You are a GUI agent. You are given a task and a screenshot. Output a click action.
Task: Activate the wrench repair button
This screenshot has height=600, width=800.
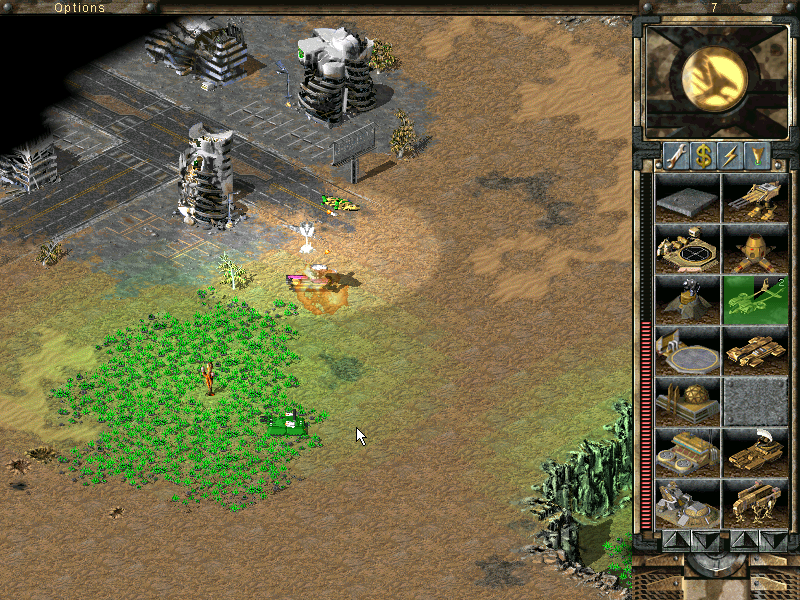tap(674, 156)
